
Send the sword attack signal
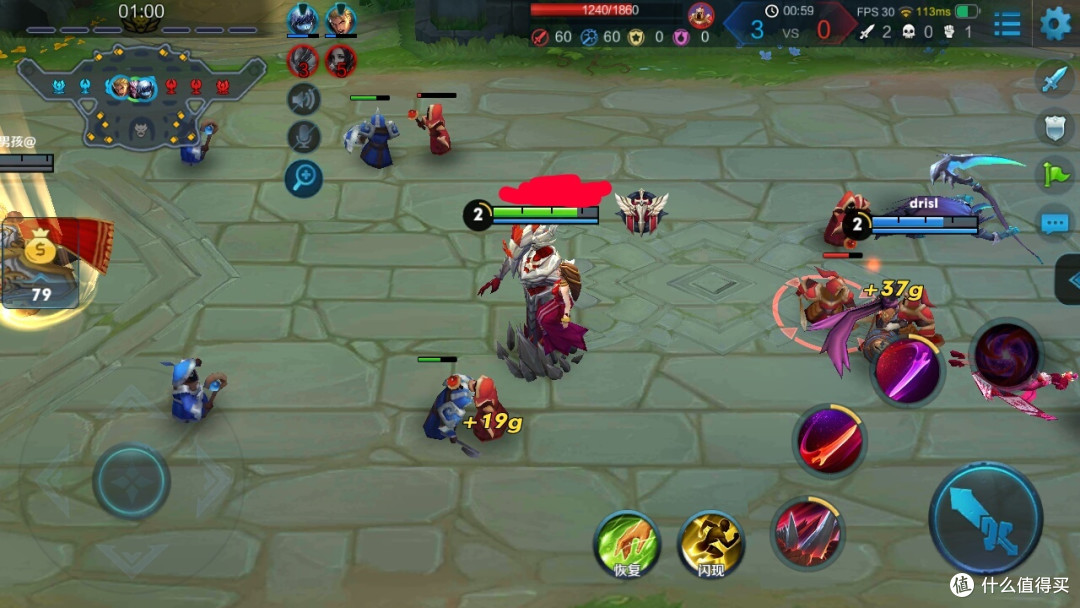[x=1055, y=78]
